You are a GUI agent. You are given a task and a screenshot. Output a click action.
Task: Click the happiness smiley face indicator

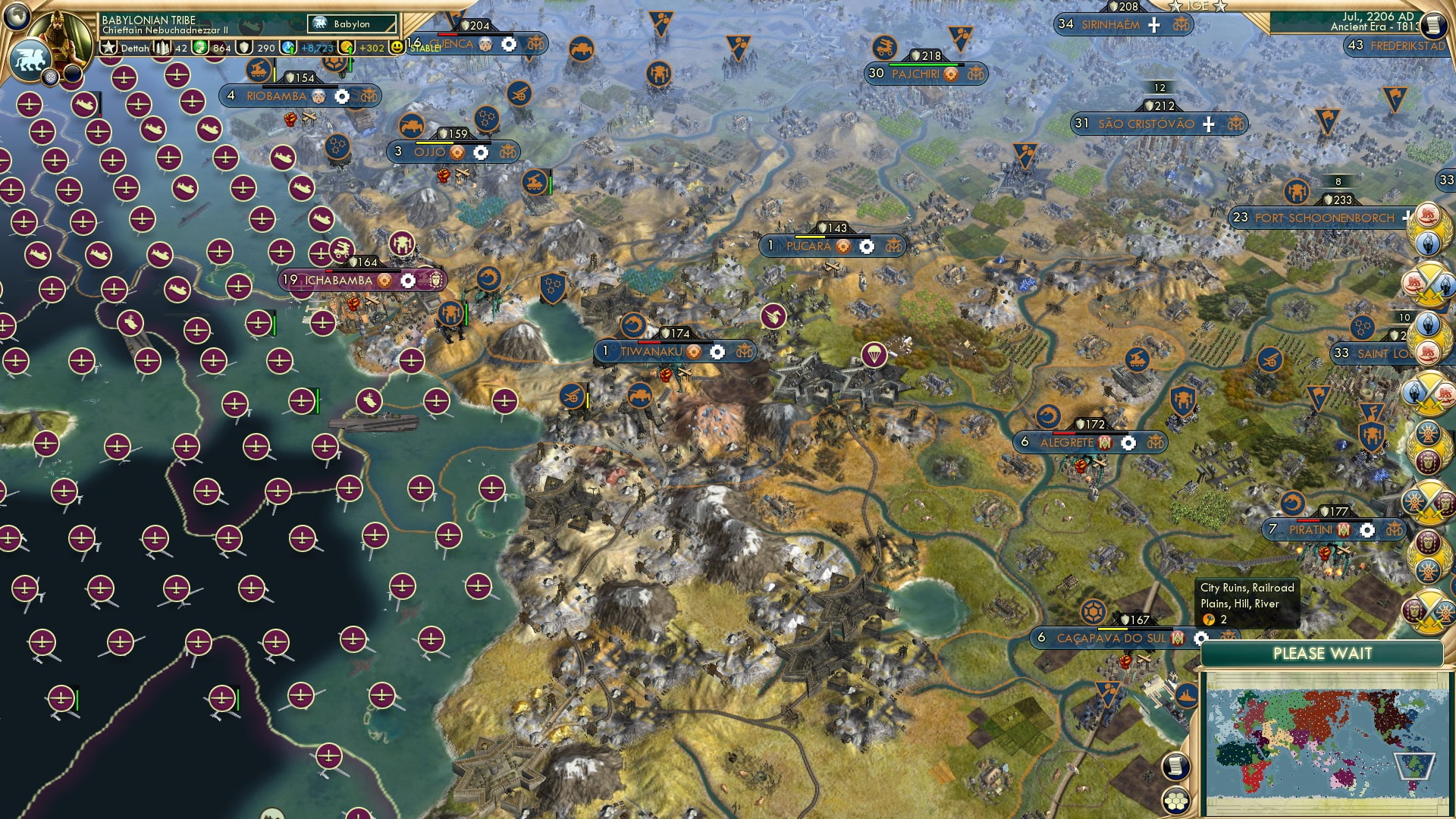[397, 47]
